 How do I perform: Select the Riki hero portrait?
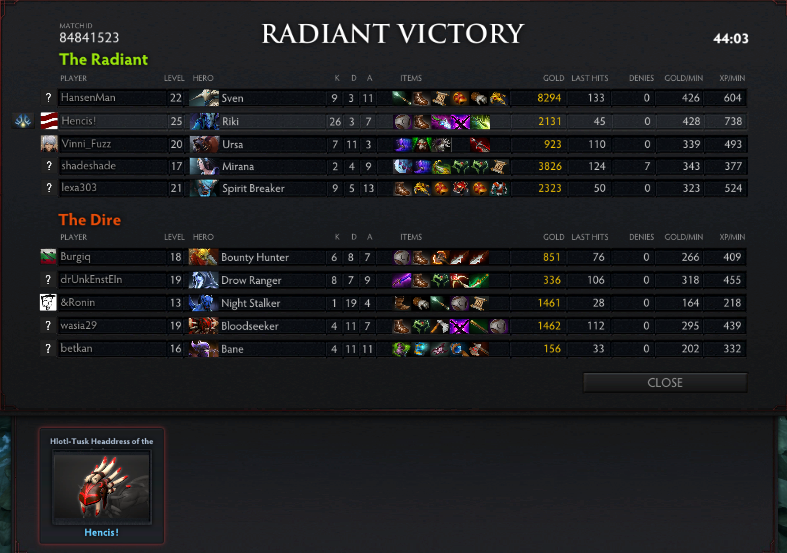204,121
